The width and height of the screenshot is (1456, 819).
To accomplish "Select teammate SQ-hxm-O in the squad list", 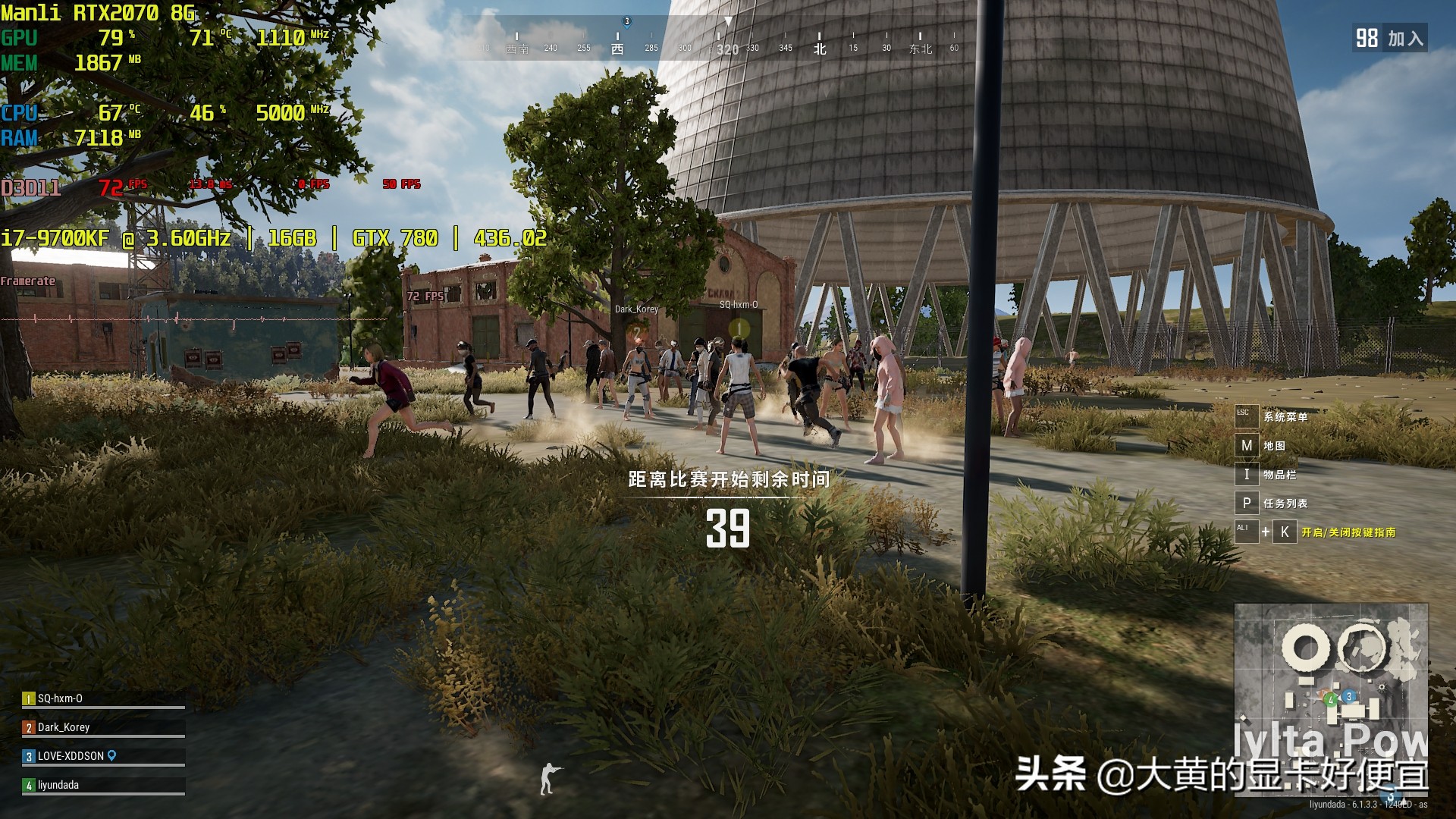I will (x=60, y=698).
